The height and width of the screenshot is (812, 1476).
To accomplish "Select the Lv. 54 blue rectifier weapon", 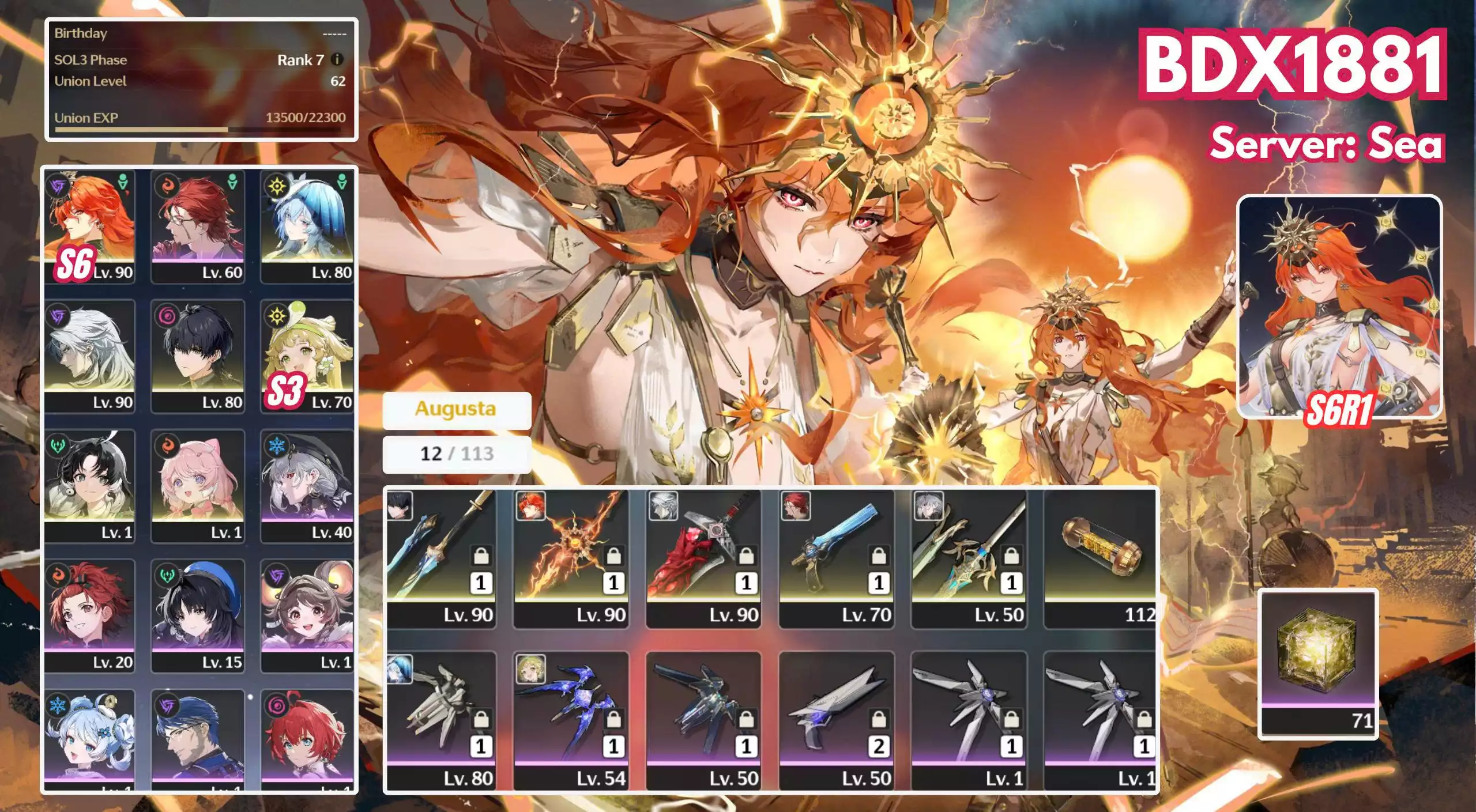I will pyautogui.click(x=571, y=720).
